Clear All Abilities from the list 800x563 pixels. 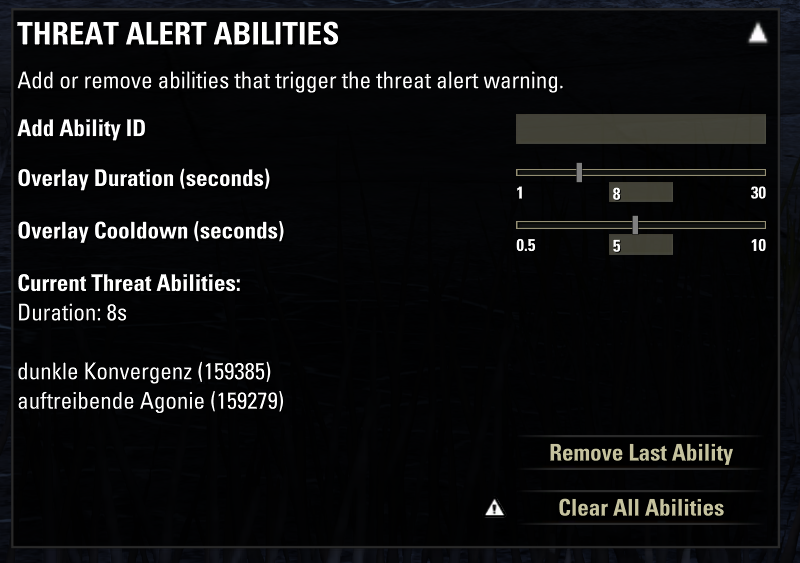tap(641, 508)
